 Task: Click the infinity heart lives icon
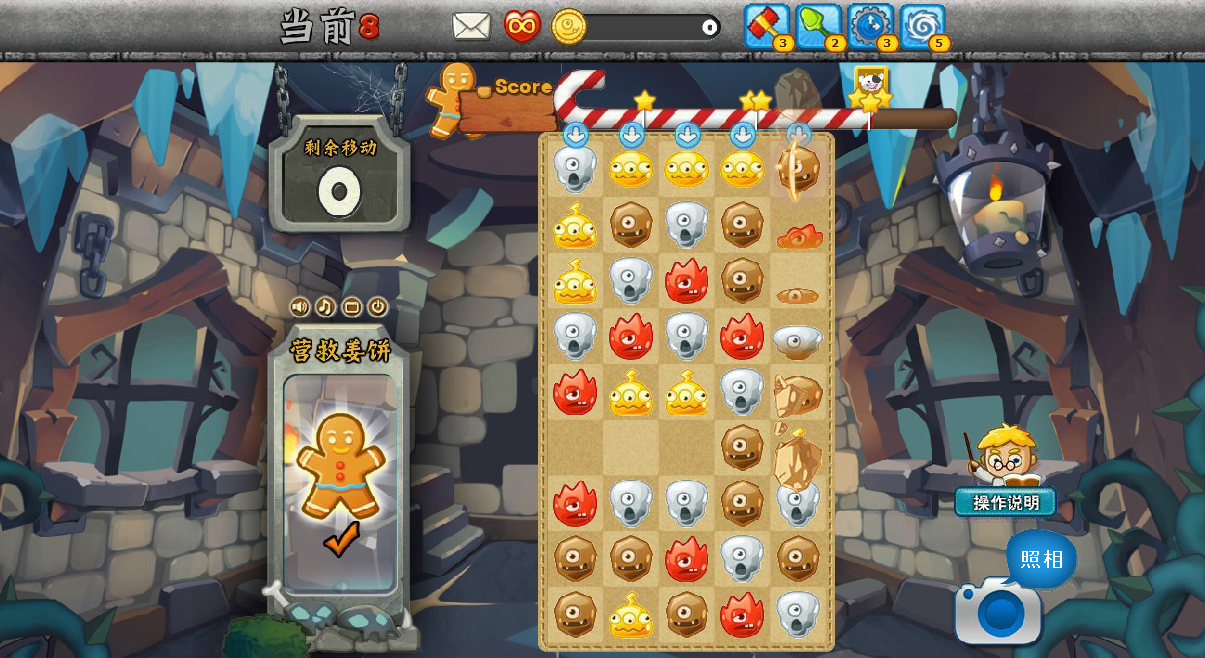[522, 26]
